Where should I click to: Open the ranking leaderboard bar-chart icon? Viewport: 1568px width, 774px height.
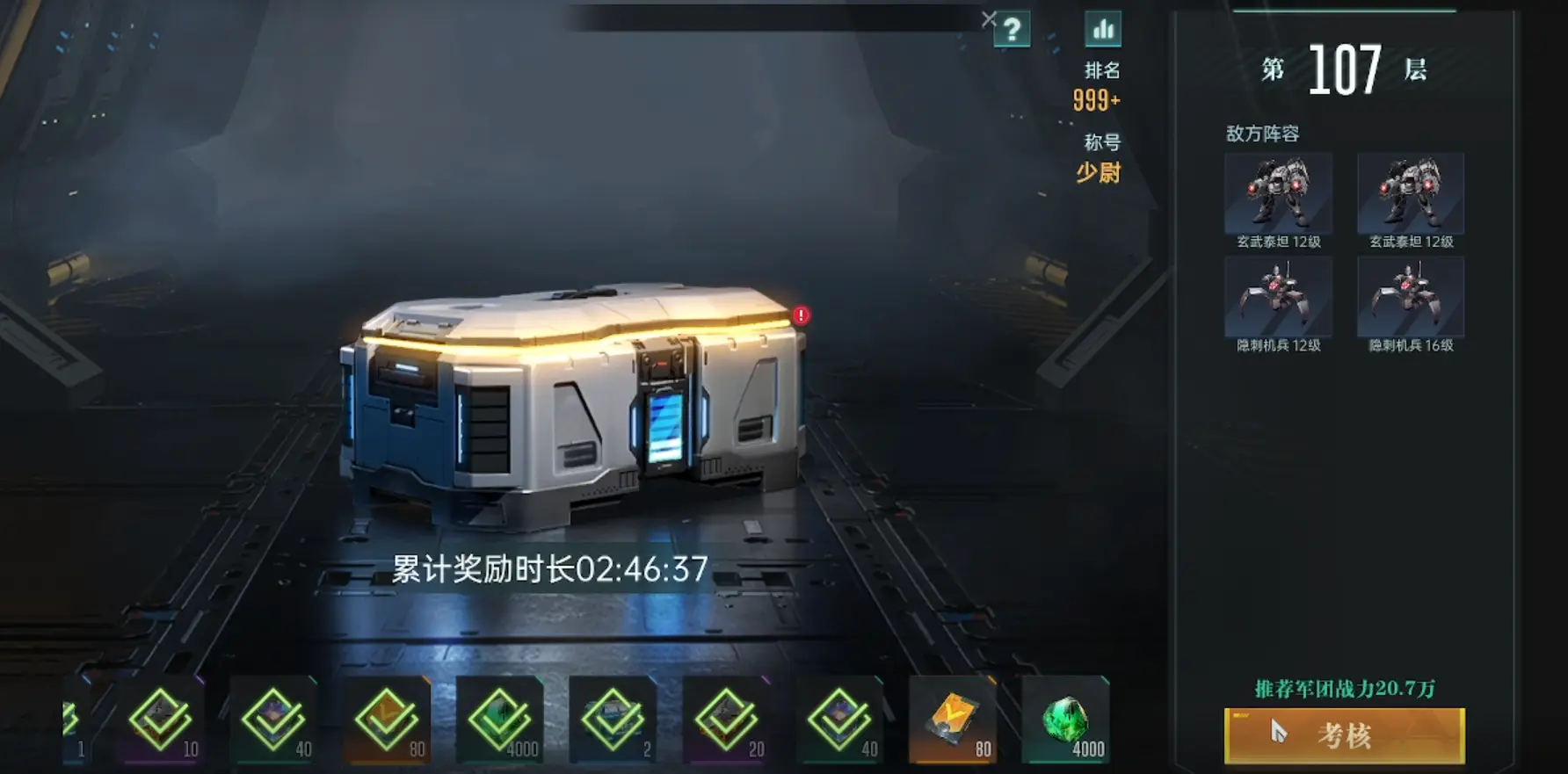click(x=1102, y=29)
